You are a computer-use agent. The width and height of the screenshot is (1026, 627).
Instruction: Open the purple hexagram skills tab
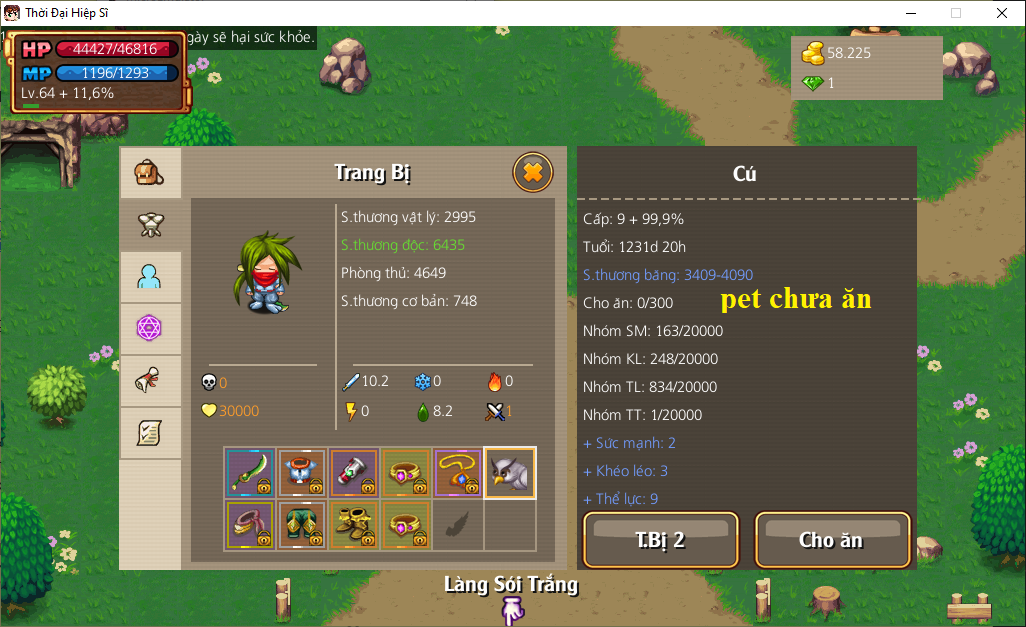point(150,329)
